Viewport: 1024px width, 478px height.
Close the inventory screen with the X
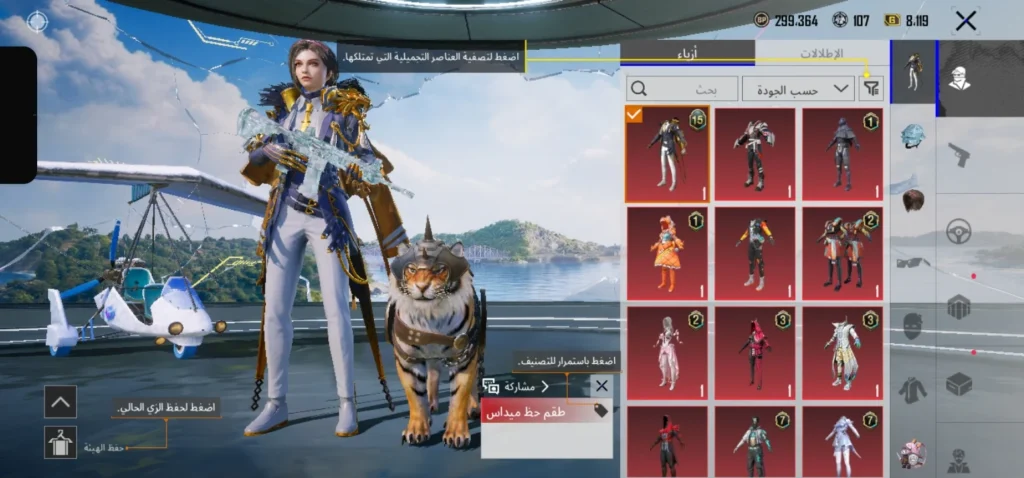[x=965, y=20]
